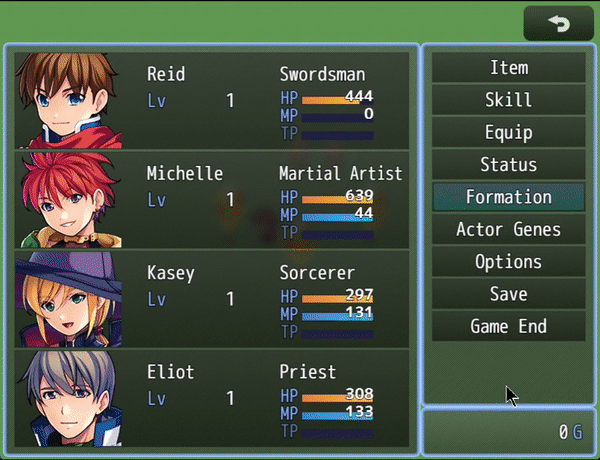The height and width of the screenshot is (460, 600).
Task: Open the Item menu
Action: 508,68
